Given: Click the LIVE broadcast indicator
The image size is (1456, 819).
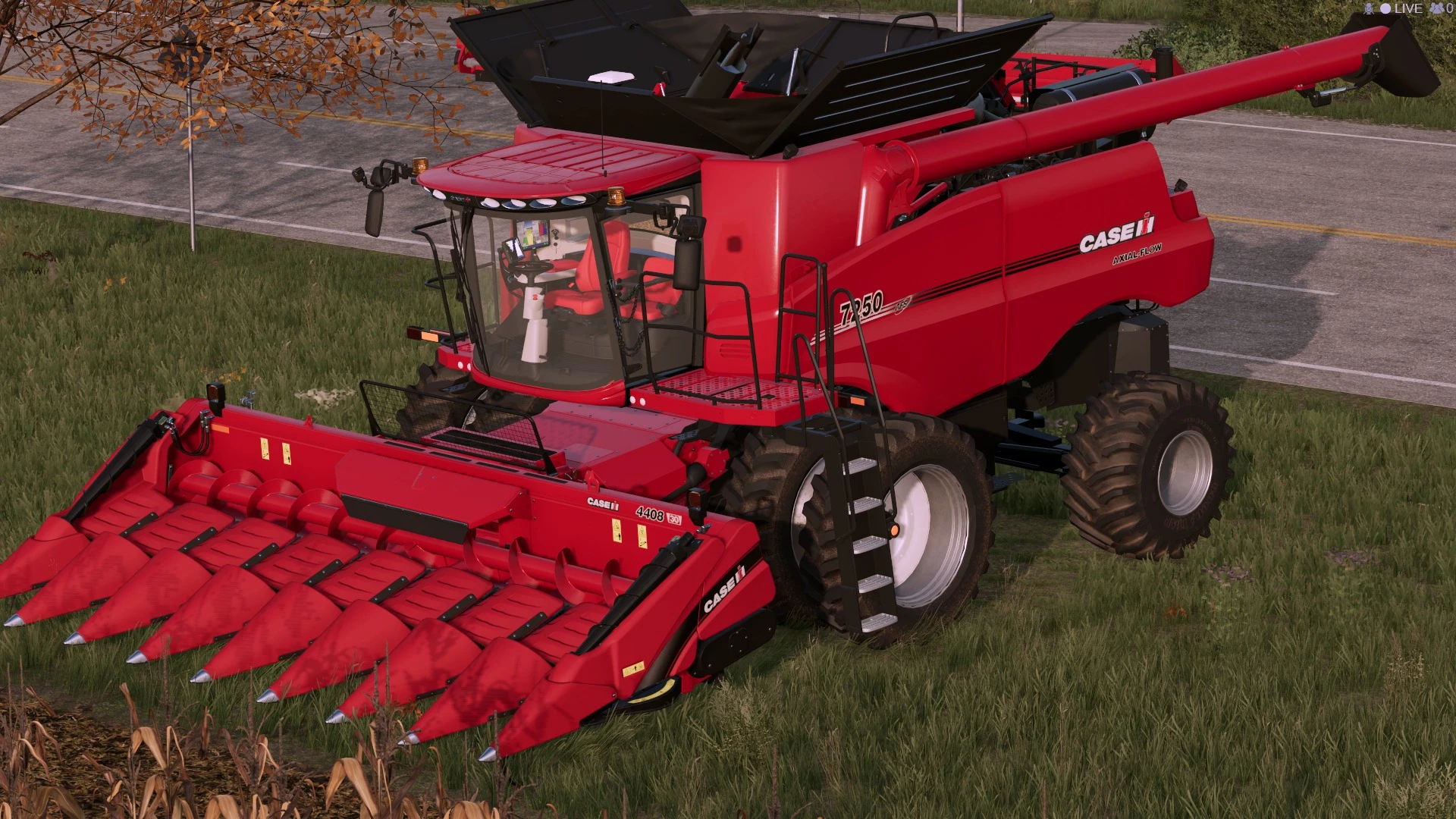Looking at the screenshot, I should pos(1401,8).
